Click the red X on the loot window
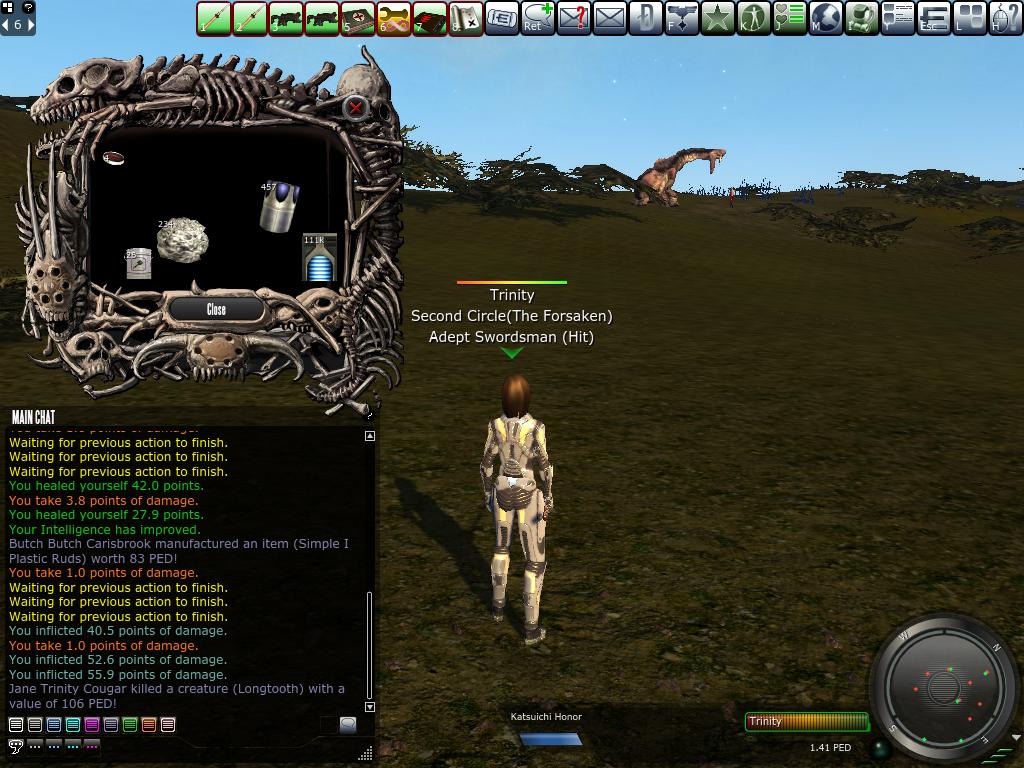This screenshot has width=1024, height=768. [356, 108]
